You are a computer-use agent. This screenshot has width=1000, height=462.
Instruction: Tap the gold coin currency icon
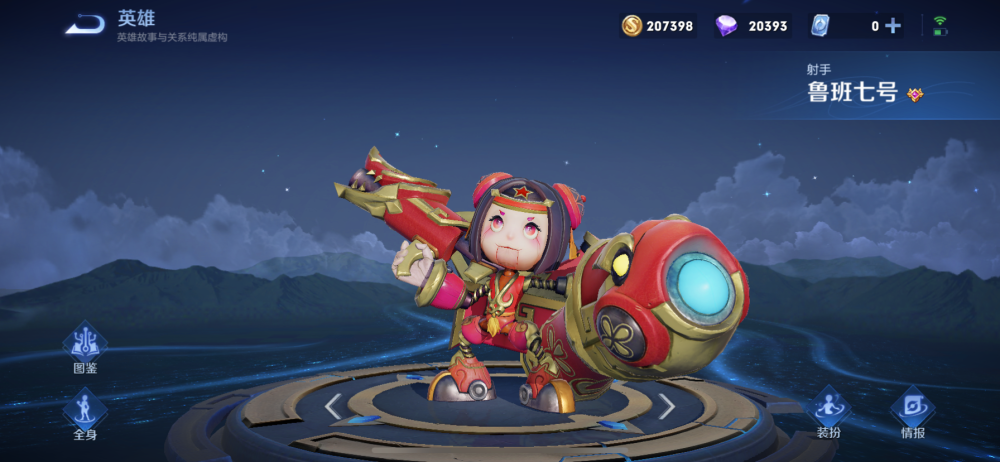[x=632, y=26]
